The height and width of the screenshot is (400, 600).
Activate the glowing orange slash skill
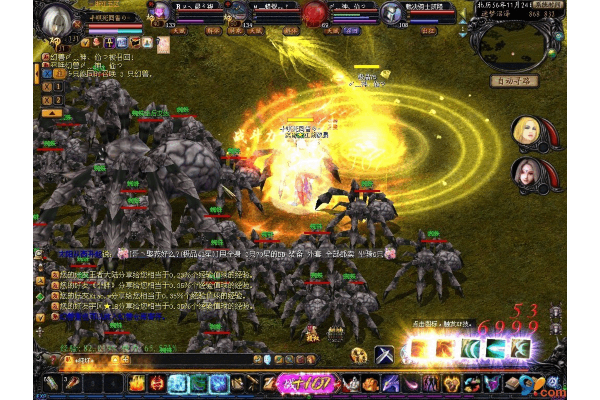[416, 348]
